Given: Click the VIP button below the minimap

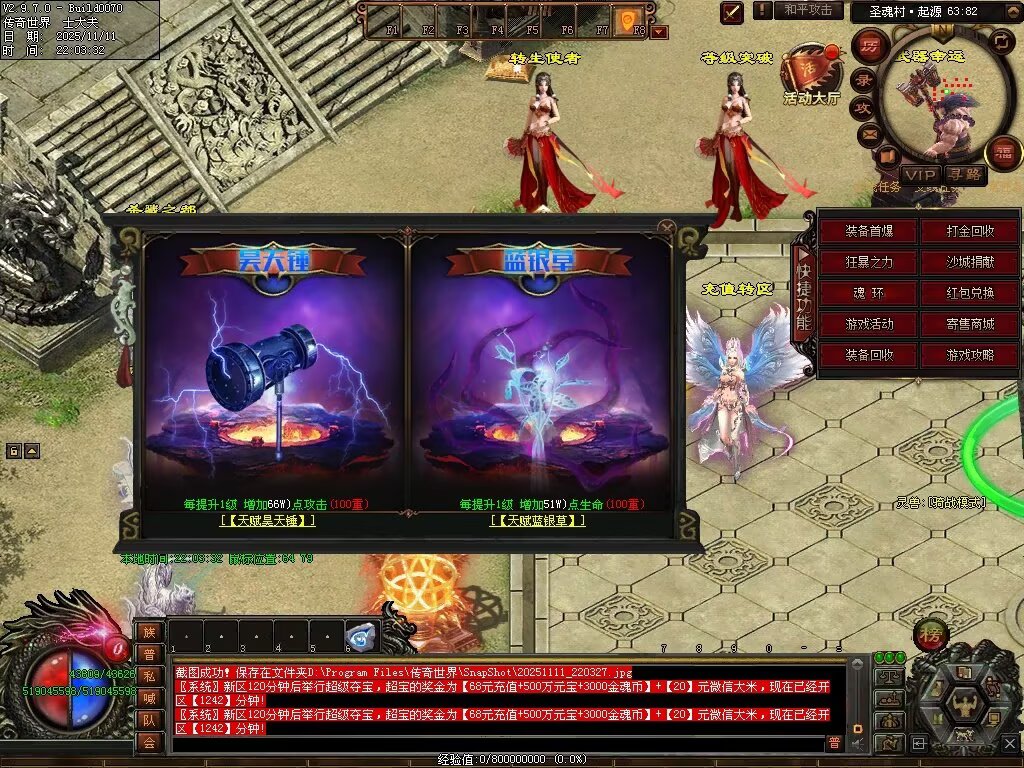Looking at the screenshot, I should pos(919,175).
